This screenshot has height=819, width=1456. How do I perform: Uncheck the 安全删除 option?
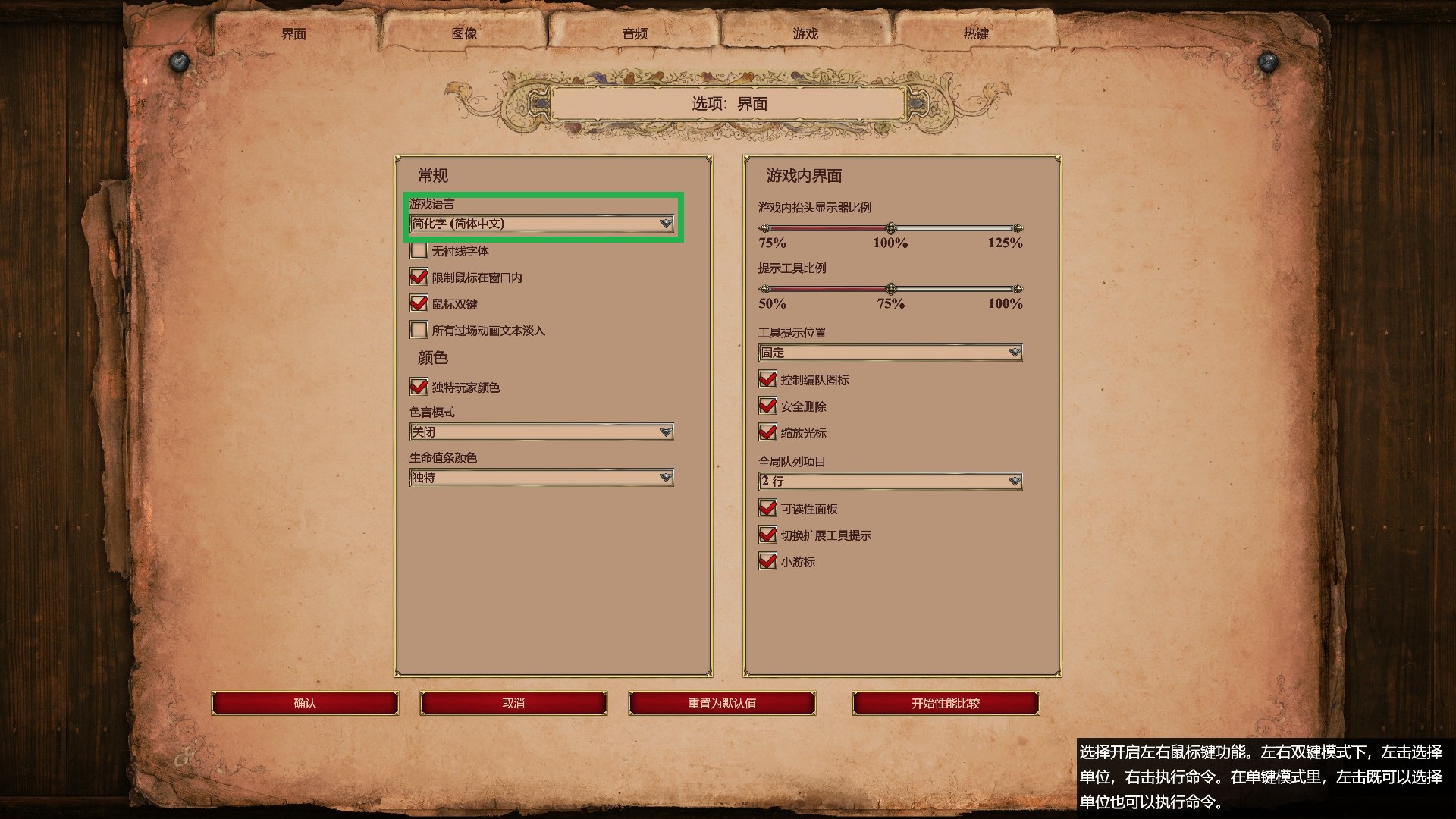click(x=767, y=406)
